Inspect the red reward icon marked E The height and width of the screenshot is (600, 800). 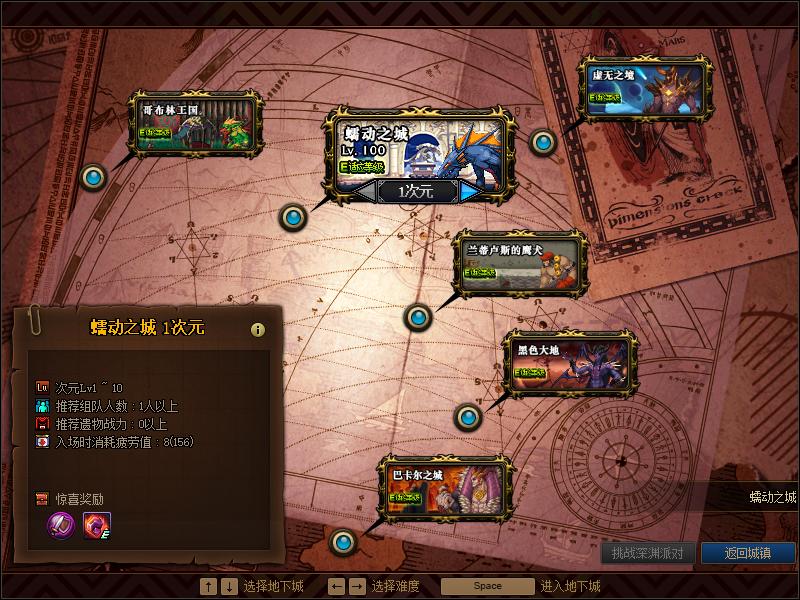point(97,525)
